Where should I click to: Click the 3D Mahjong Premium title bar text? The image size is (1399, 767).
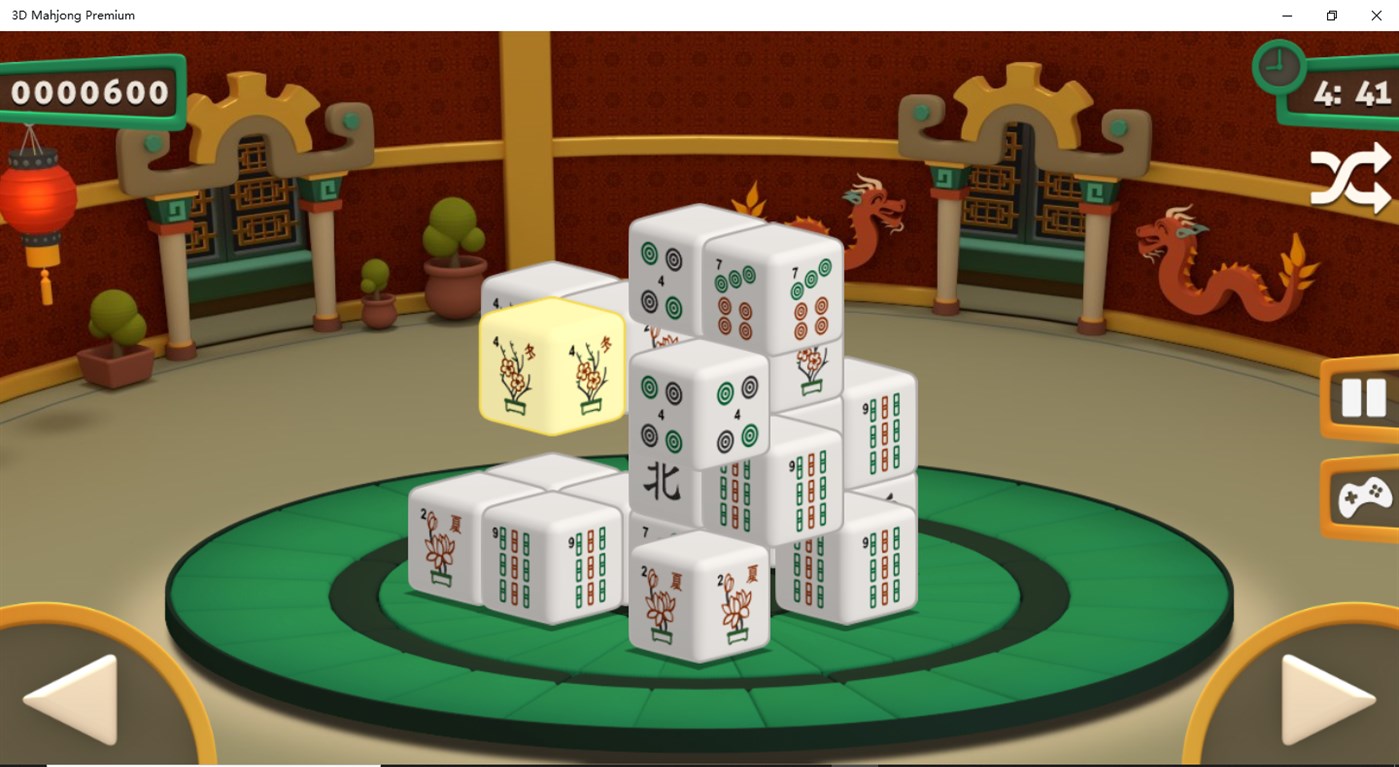click(x=73, y=15)
